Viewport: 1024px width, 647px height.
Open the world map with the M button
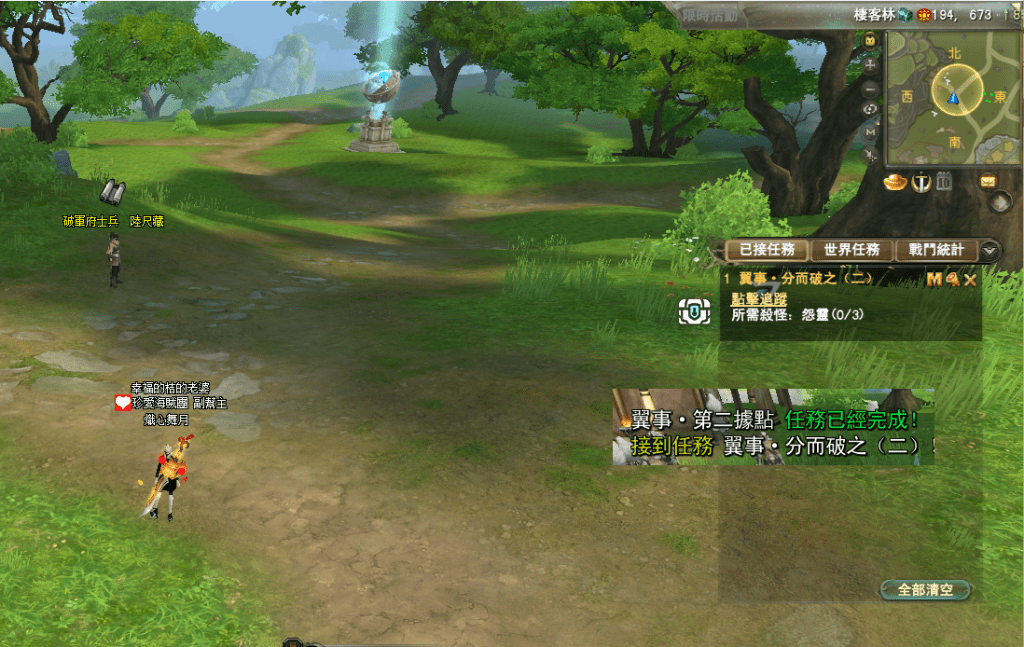pyautogui.click(x=870, y=131)
